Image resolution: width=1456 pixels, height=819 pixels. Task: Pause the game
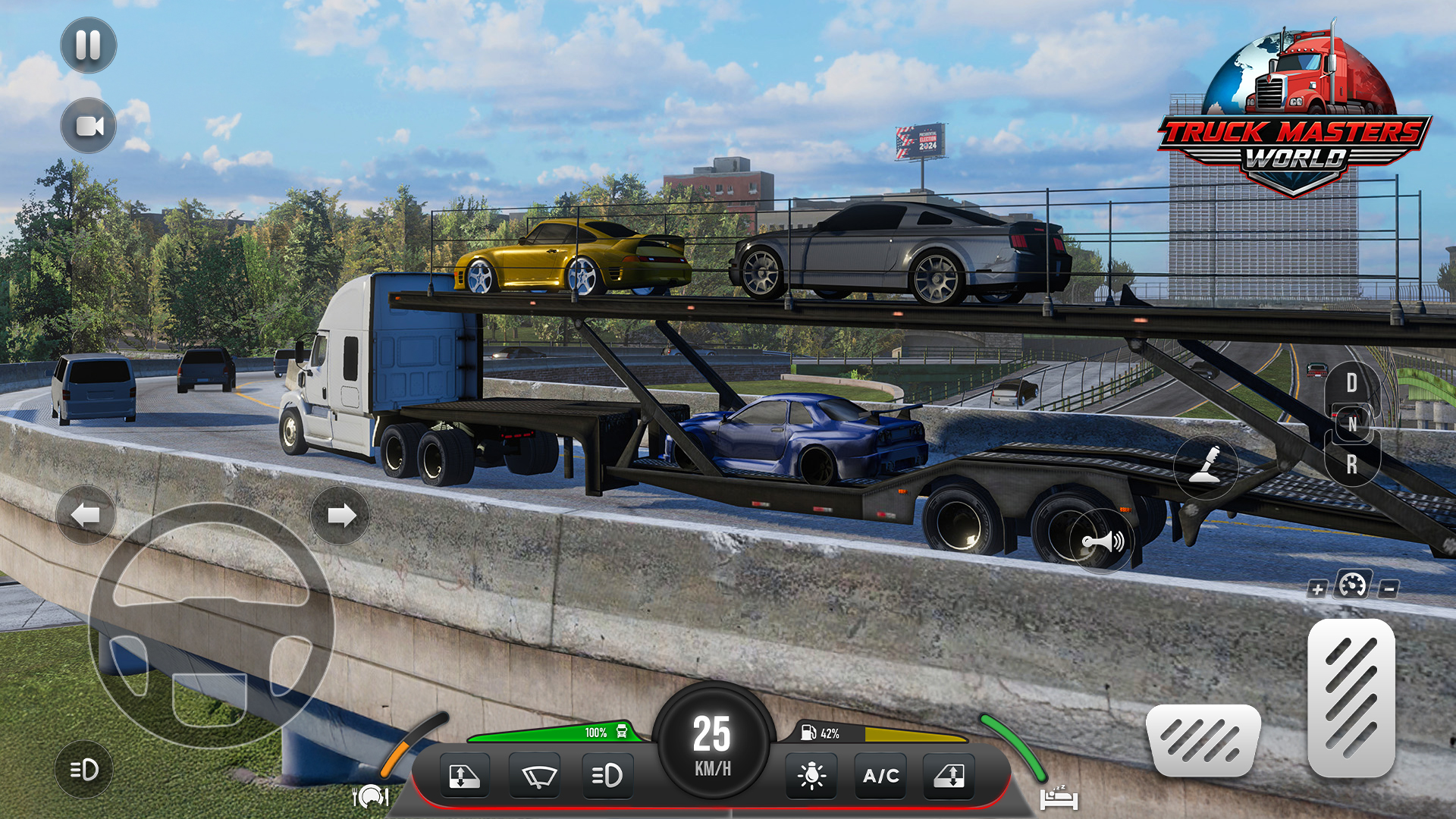click(x=88, y=45)
